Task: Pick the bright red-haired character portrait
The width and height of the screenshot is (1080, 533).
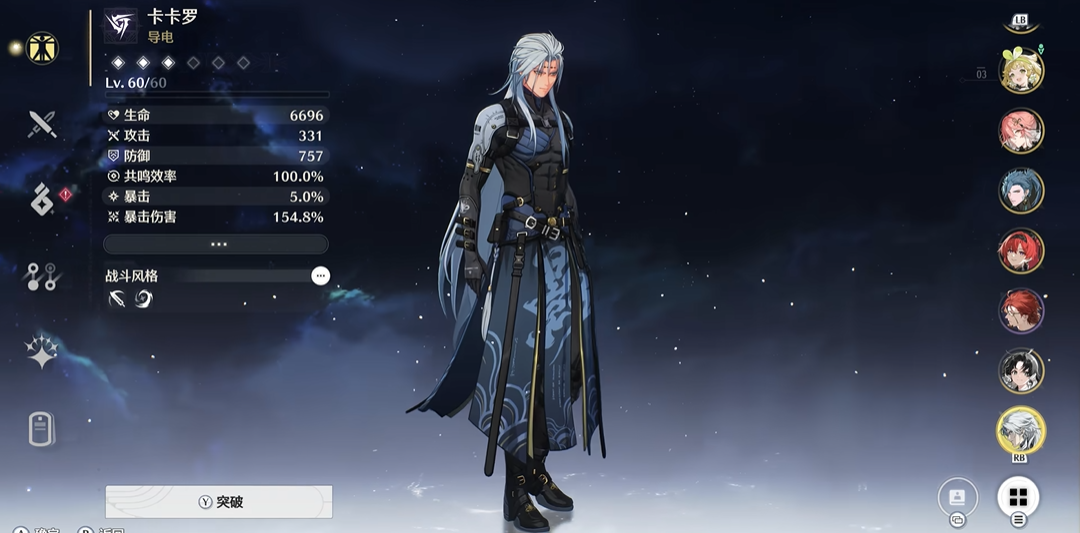Action: point(1021,251)
